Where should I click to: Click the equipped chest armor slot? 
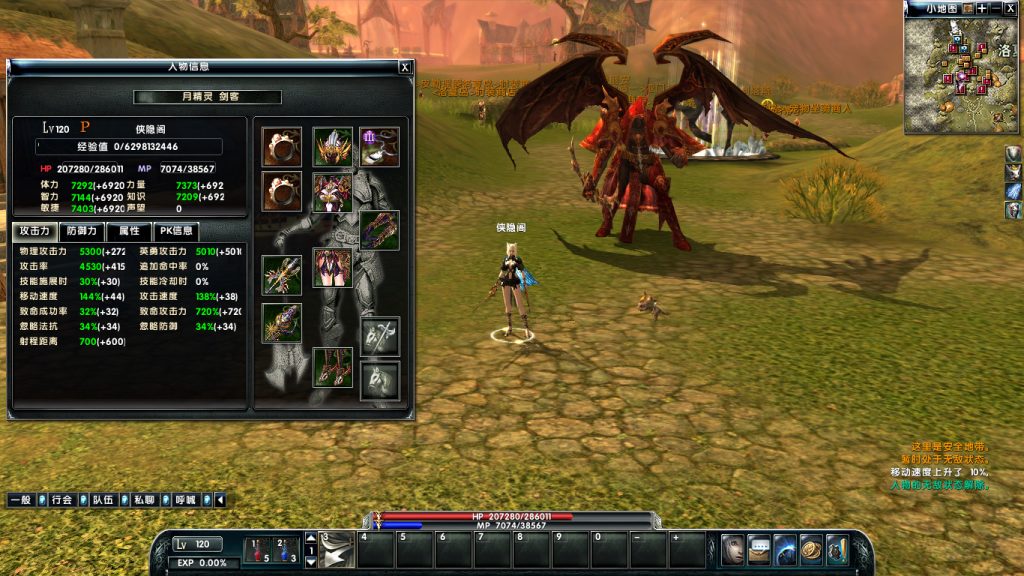[332, 192]
